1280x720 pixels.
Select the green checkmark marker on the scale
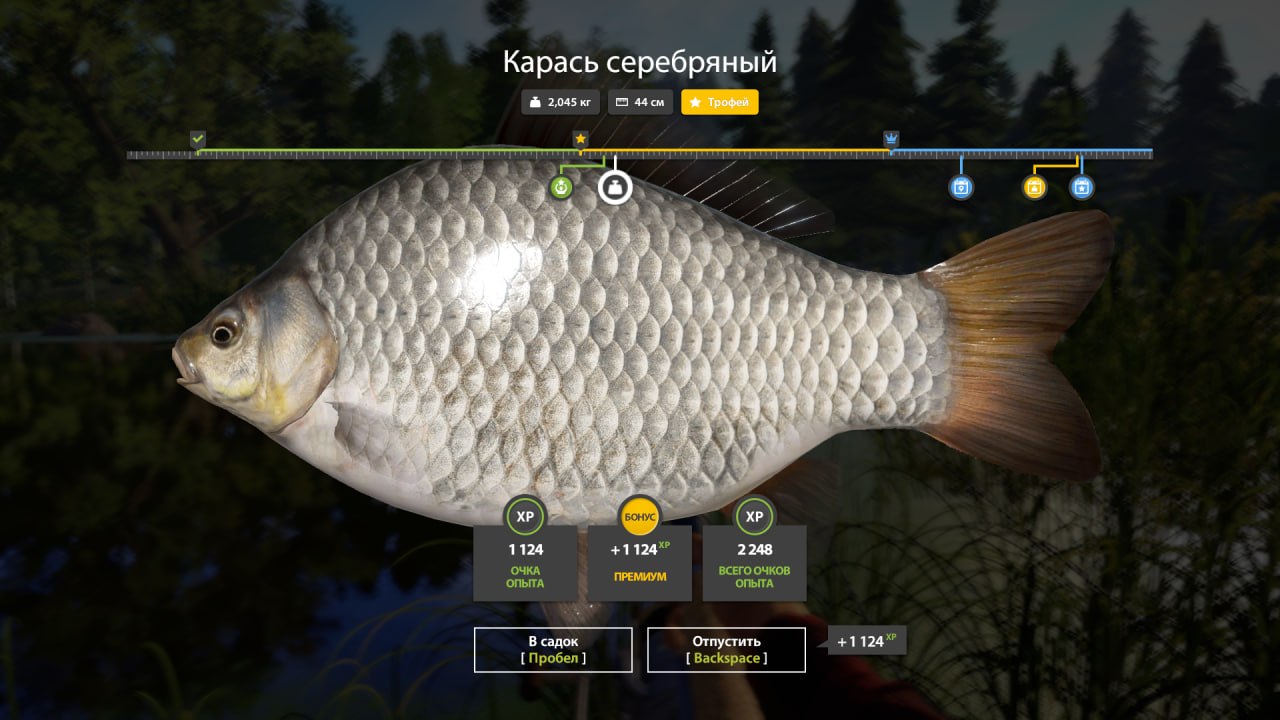coord(196,137)
